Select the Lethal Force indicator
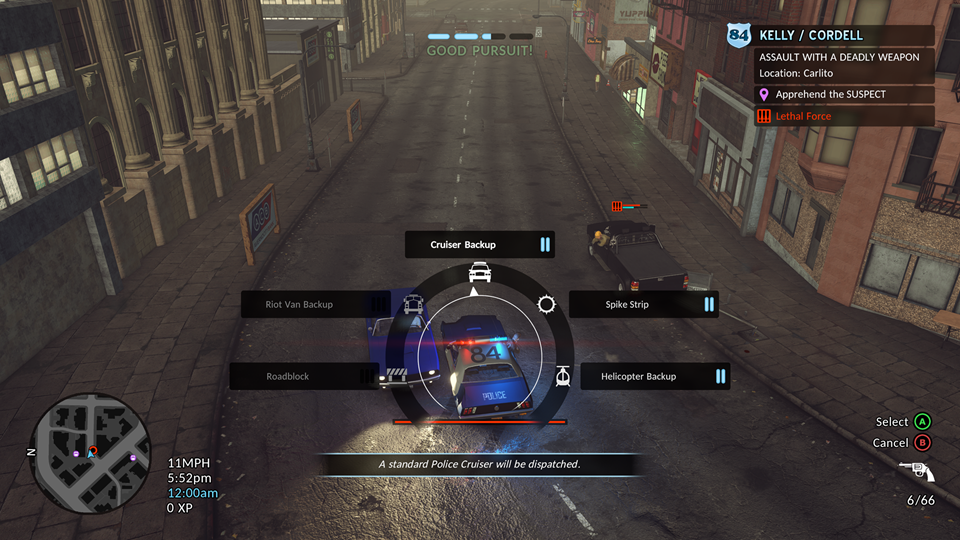The width and height of the screenshot is (960, 540). coord(845,116)
